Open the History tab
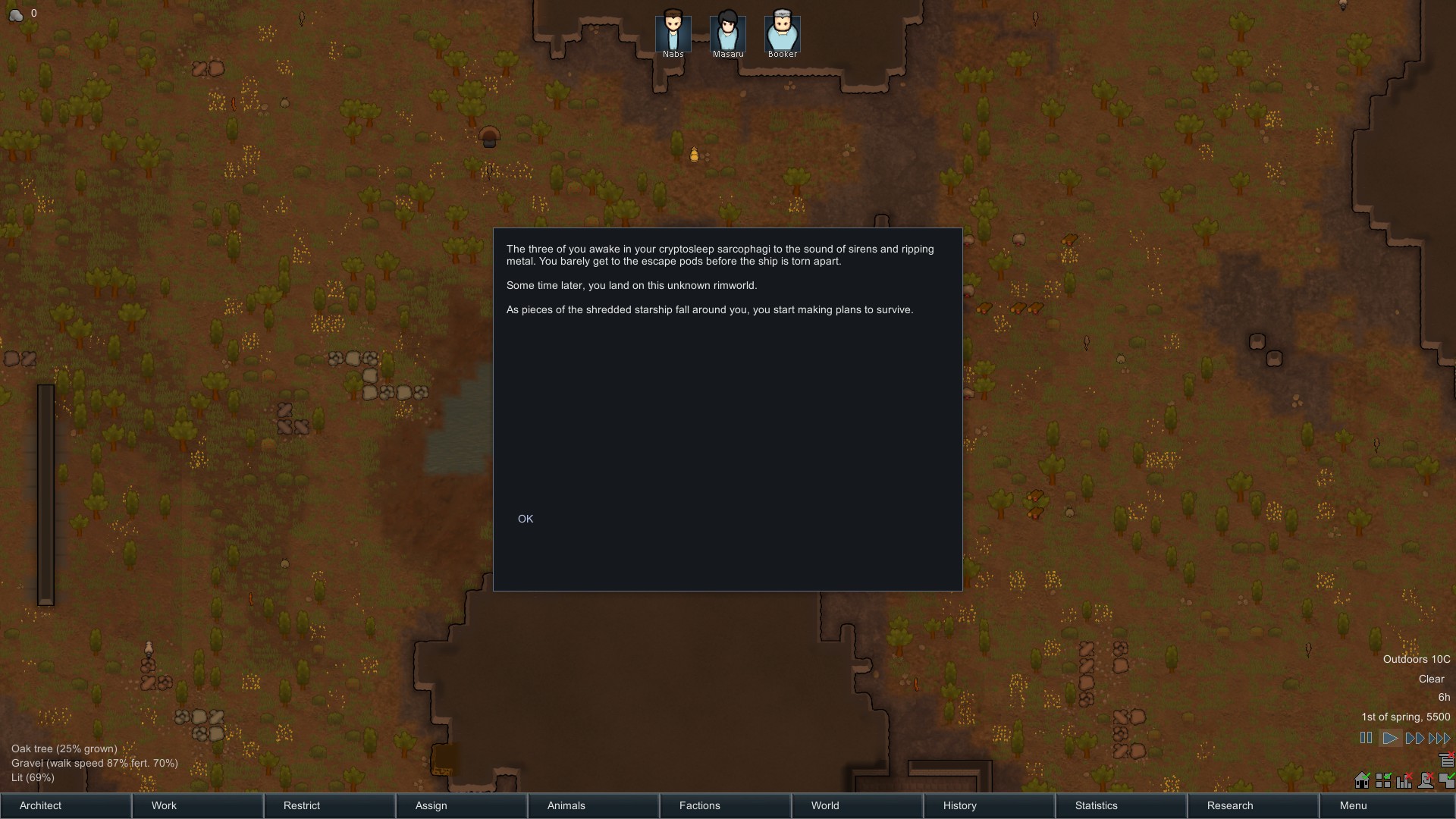Image resolution: width=1456 pixels, height=819 pixels. [990, 805]
